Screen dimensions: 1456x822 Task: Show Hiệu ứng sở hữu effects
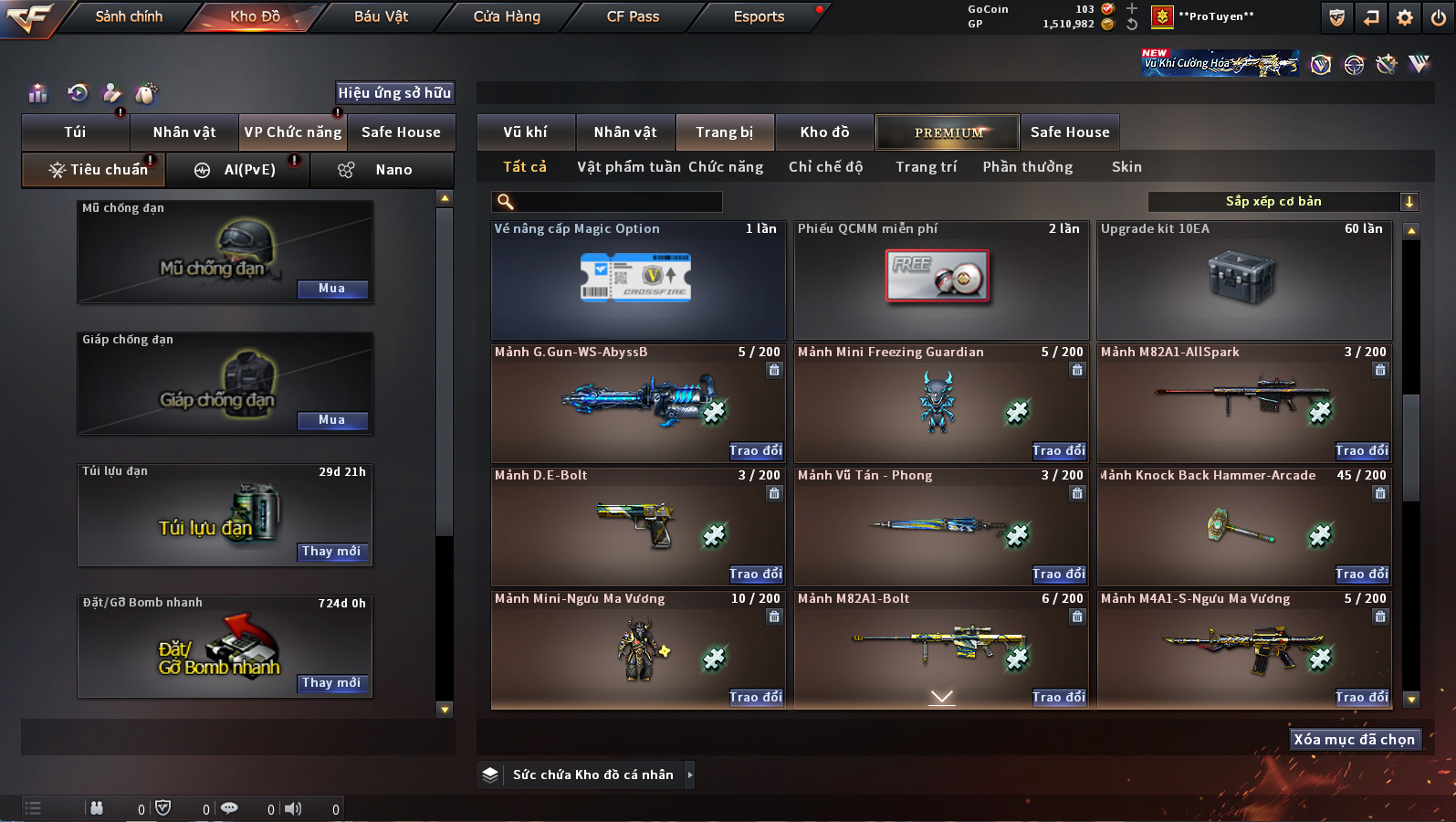point(394,92)
